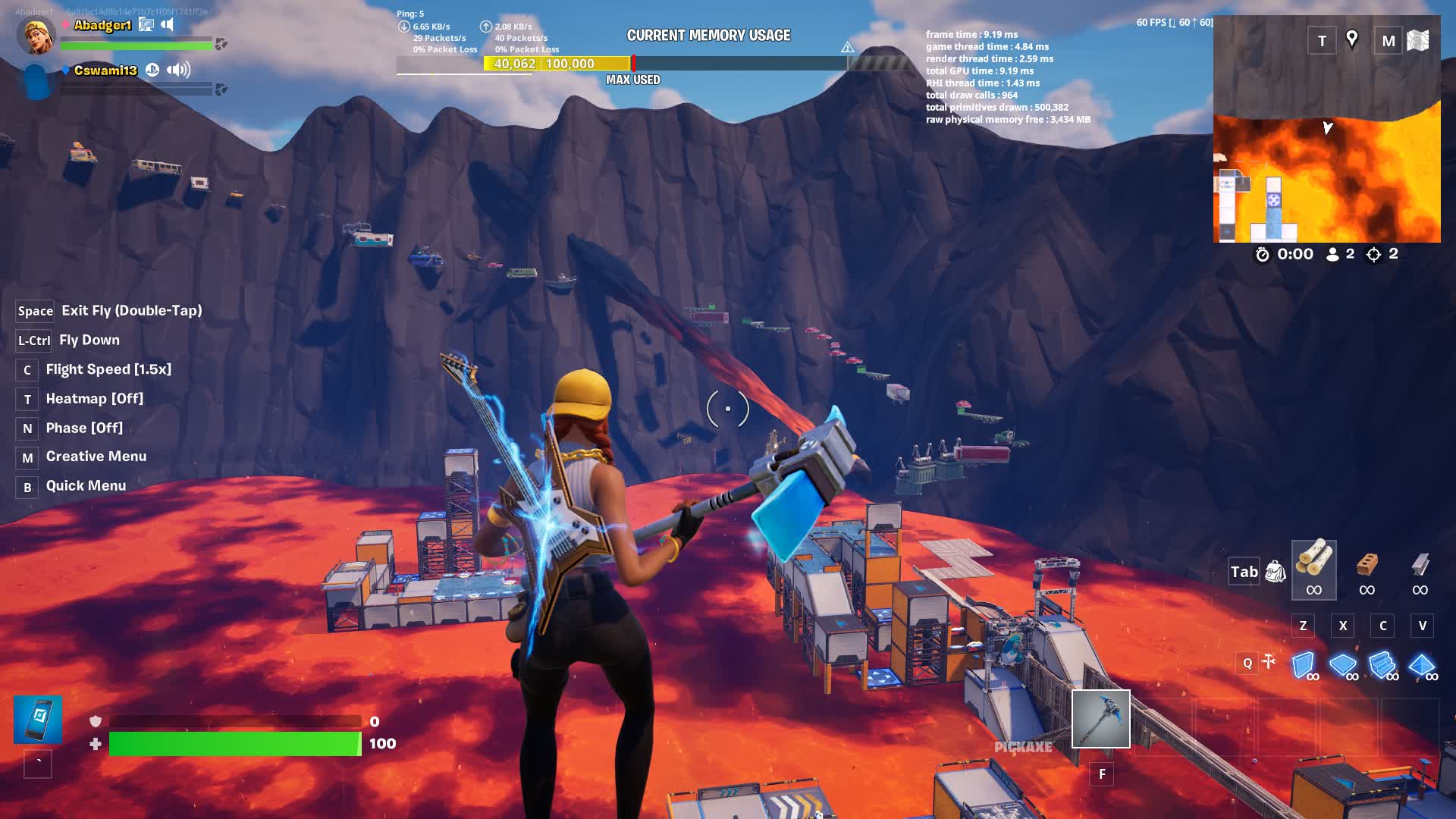Activate the blue phone tool icon
1456x819 pixels.
(38, 719)
